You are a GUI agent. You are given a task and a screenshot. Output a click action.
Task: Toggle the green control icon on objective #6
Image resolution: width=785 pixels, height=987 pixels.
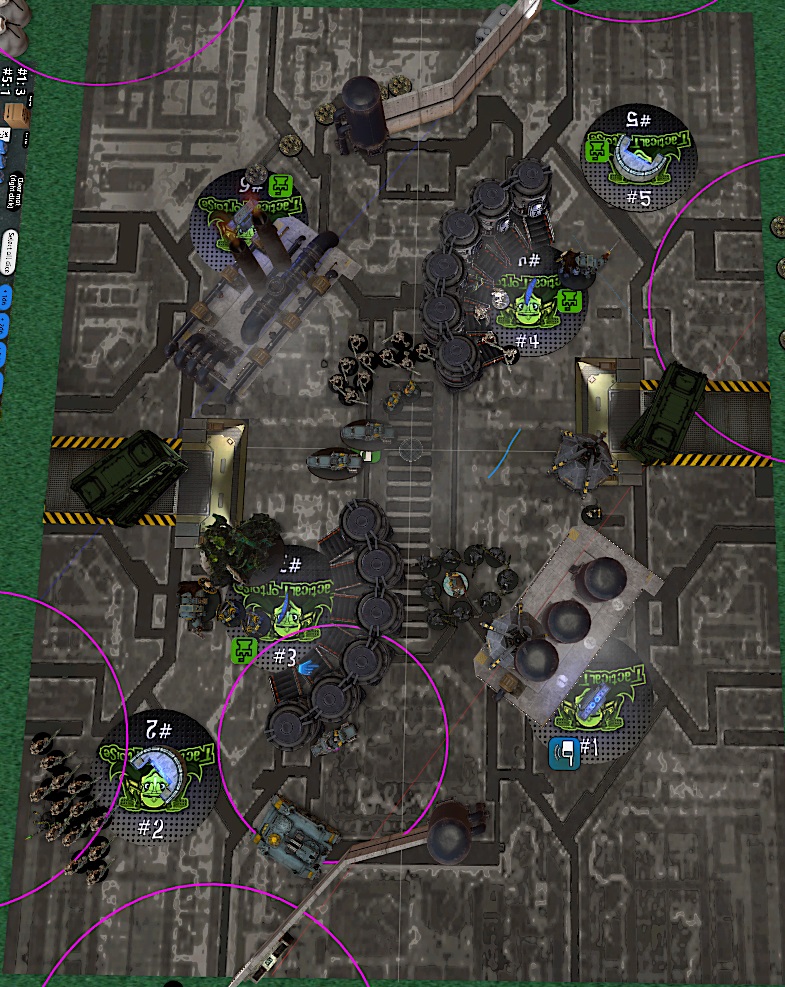[x=279, y=185]
